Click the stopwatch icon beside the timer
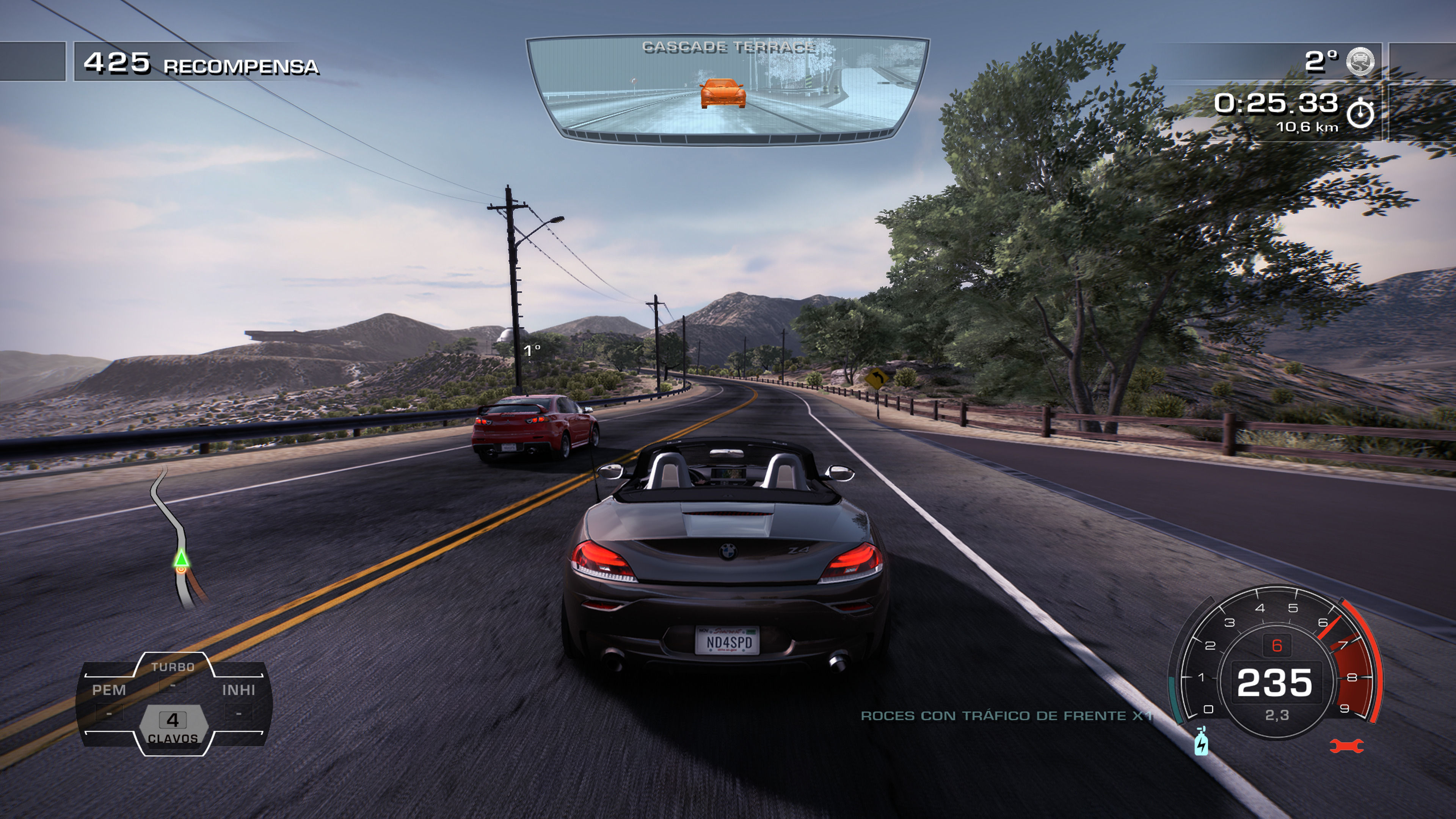This screenshot has height=819, width=1456. [x=1360, y=113]
